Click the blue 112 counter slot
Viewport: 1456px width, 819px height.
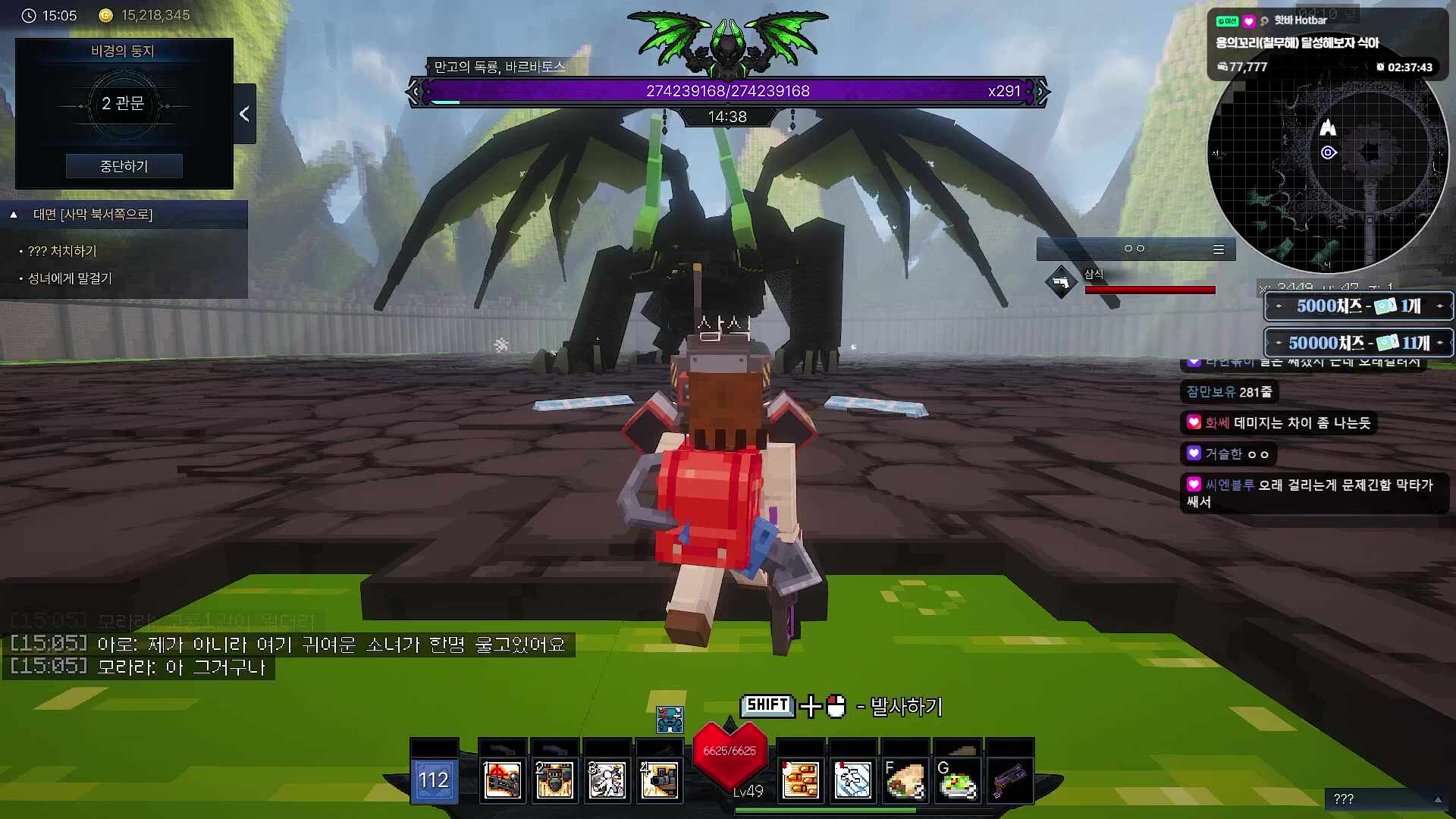[434, 780]
